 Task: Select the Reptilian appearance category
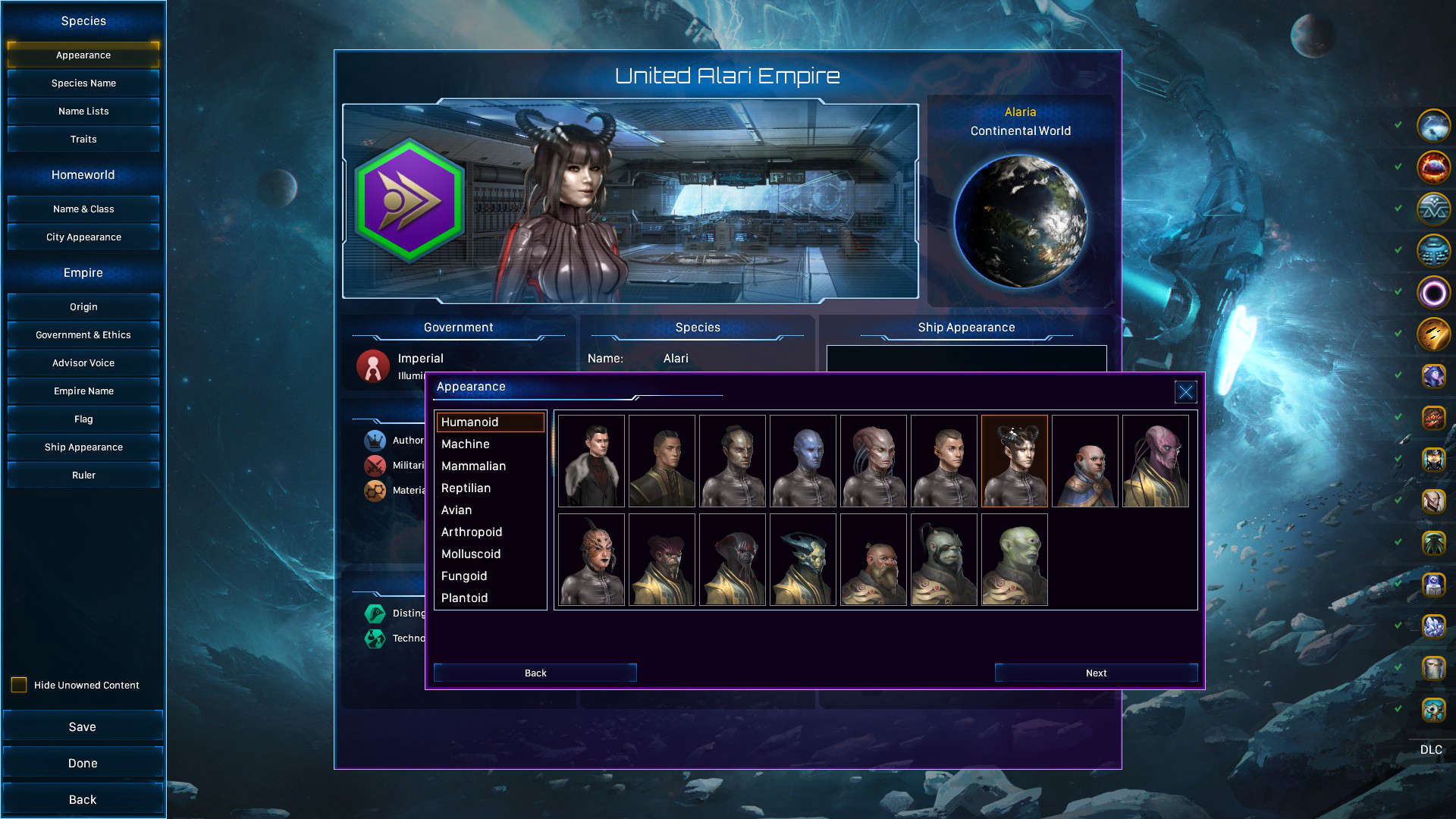click(466, 488)
